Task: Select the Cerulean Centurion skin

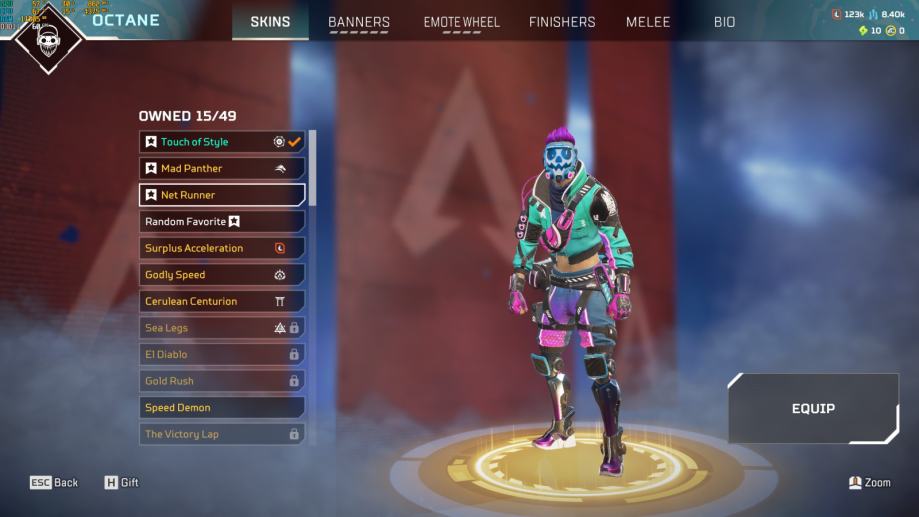Action: (222, 301)
